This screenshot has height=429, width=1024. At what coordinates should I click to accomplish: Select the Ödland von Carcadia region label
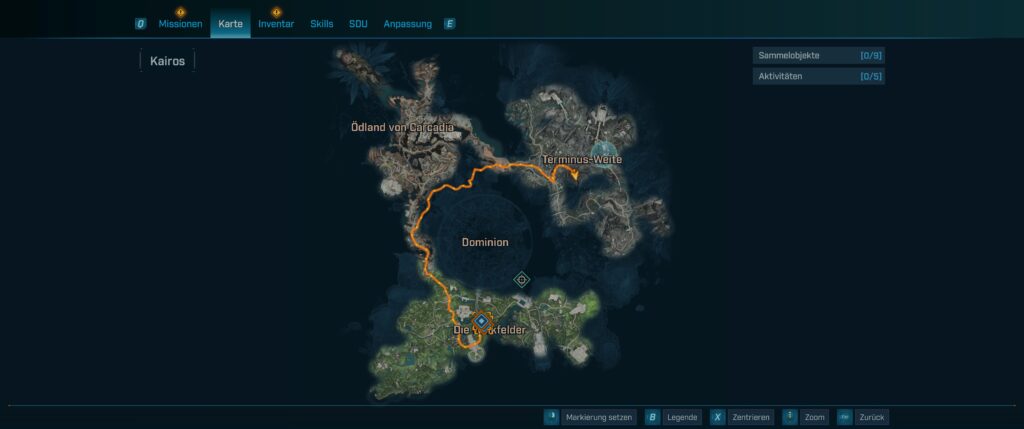pyautogui.click(x=403, y=127)
